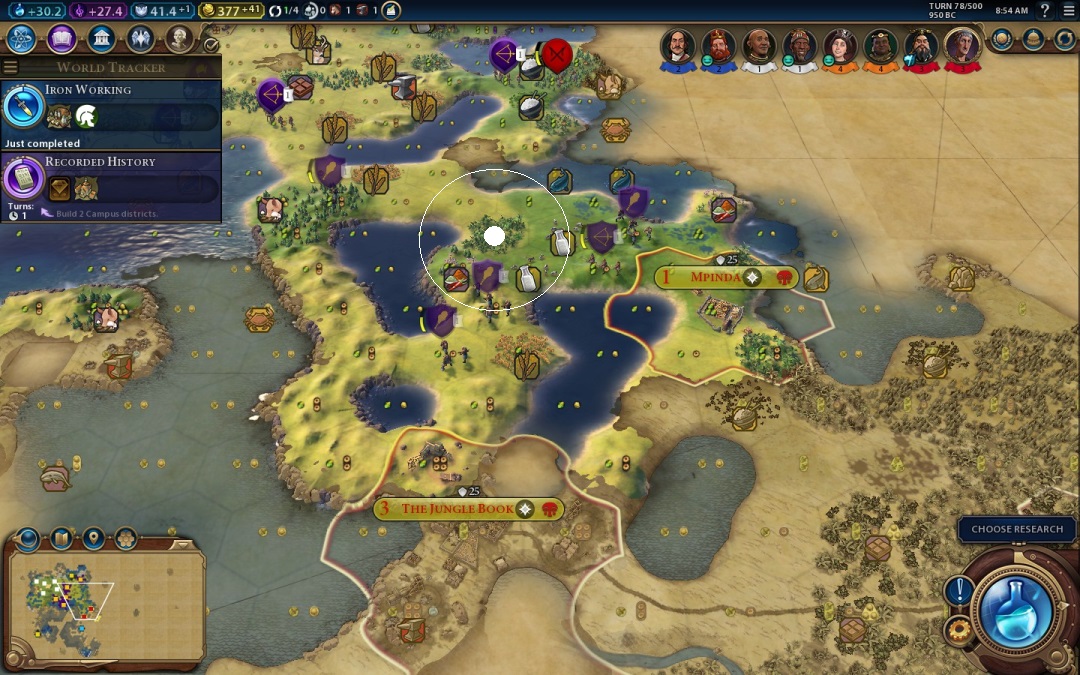
Task: Open the Religion panel icon
Action: 140,39
